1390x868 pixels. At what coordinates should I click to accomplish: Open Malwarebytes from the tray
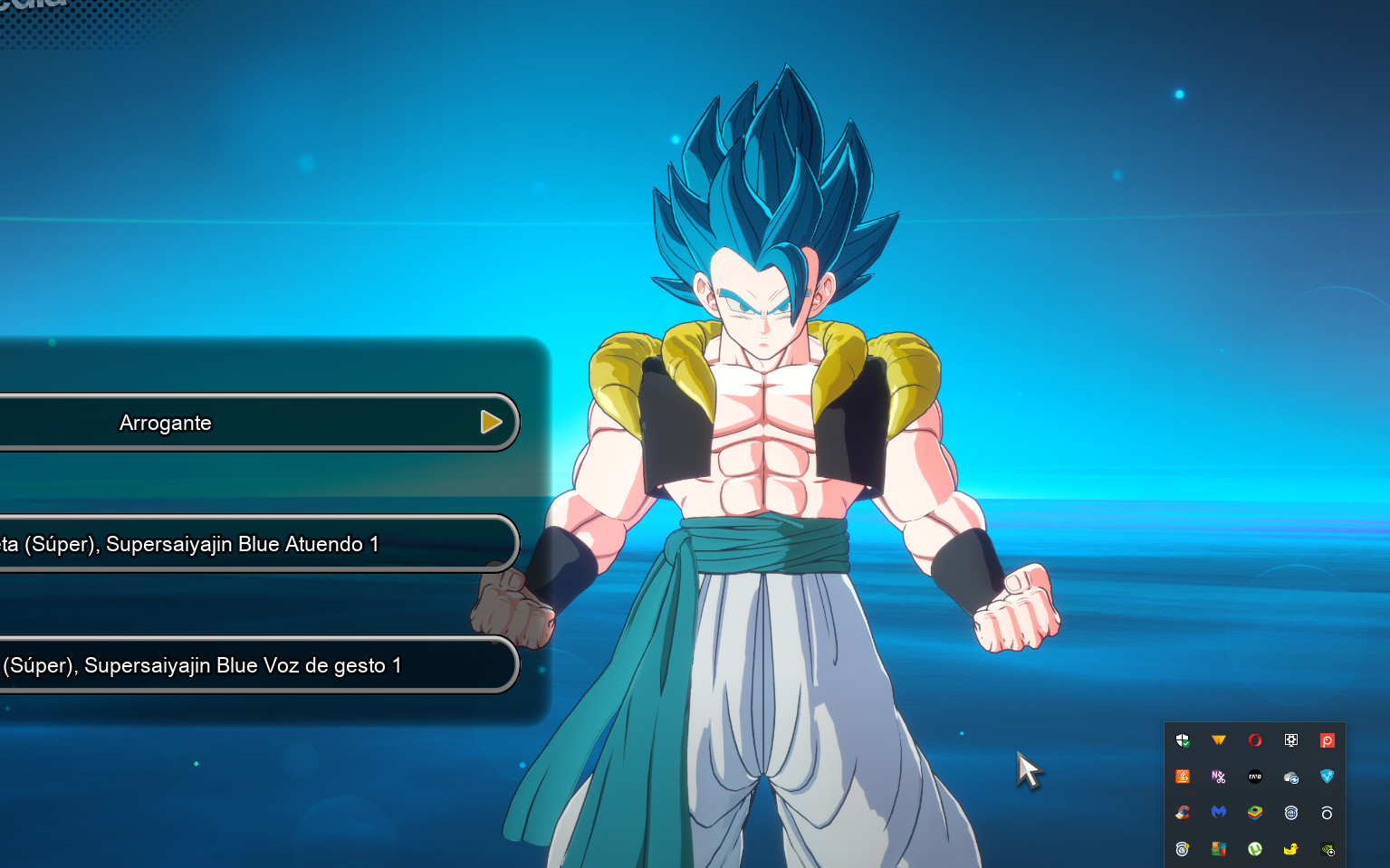click(1219, 813)
